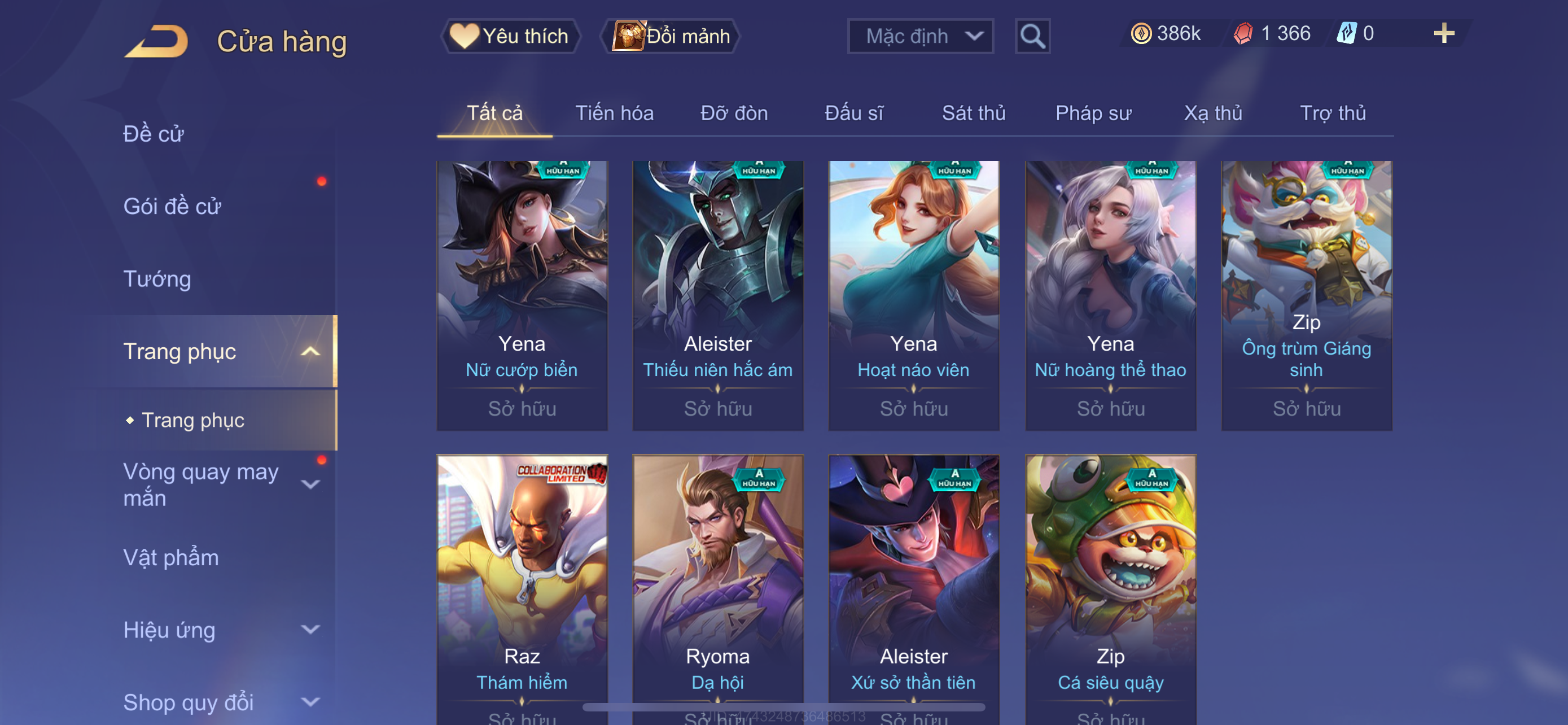Click the magnifying glass search button

pyautogui.click(x=1032, y=37)
